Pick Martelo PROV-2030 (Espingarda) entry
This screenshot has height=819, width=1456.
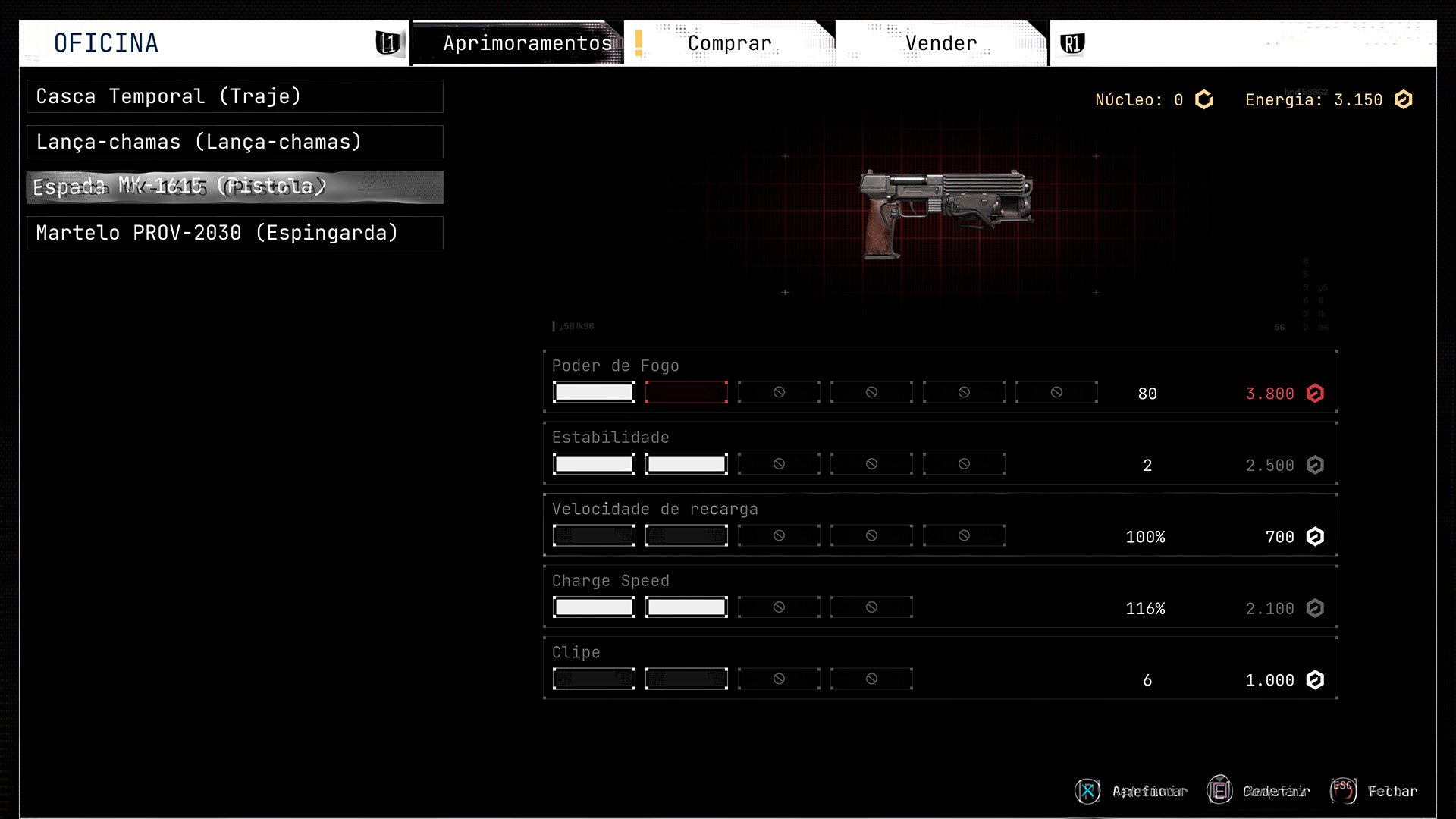[x=234, y=233]
